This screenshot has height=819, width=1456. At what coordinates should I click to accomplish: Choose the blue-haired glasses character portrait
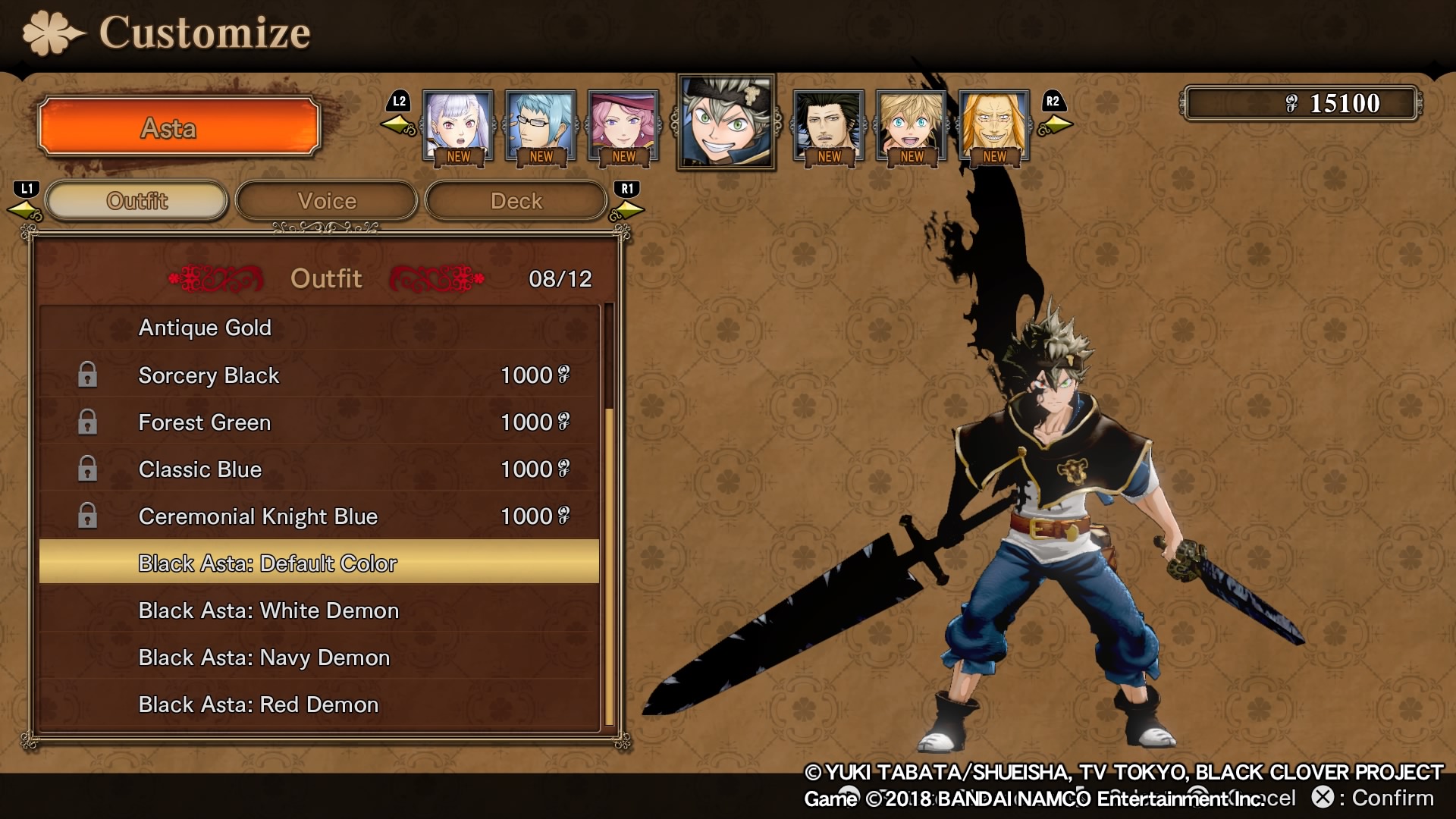pos(541,125)
